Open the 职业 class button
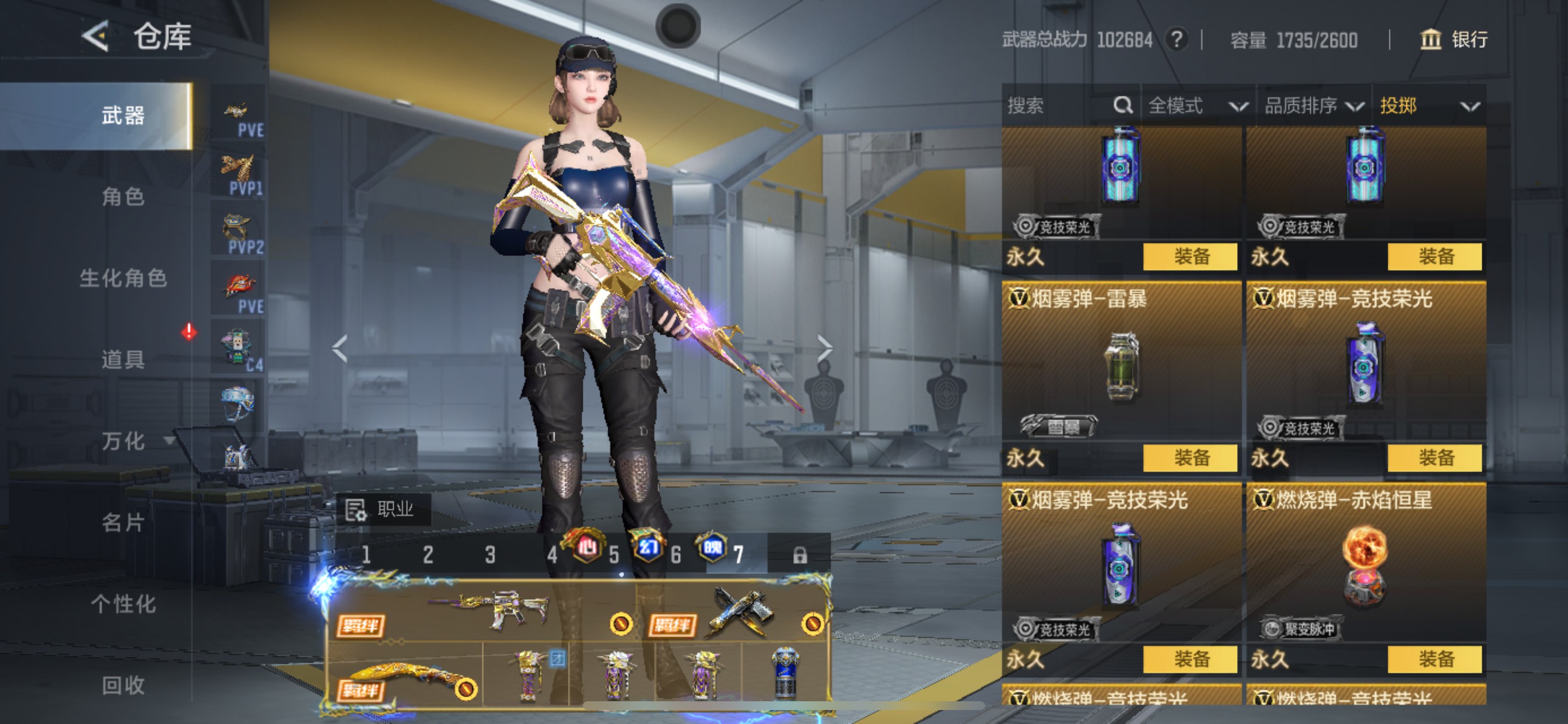This screenshot has height=724, width=1568. [383, 509]
